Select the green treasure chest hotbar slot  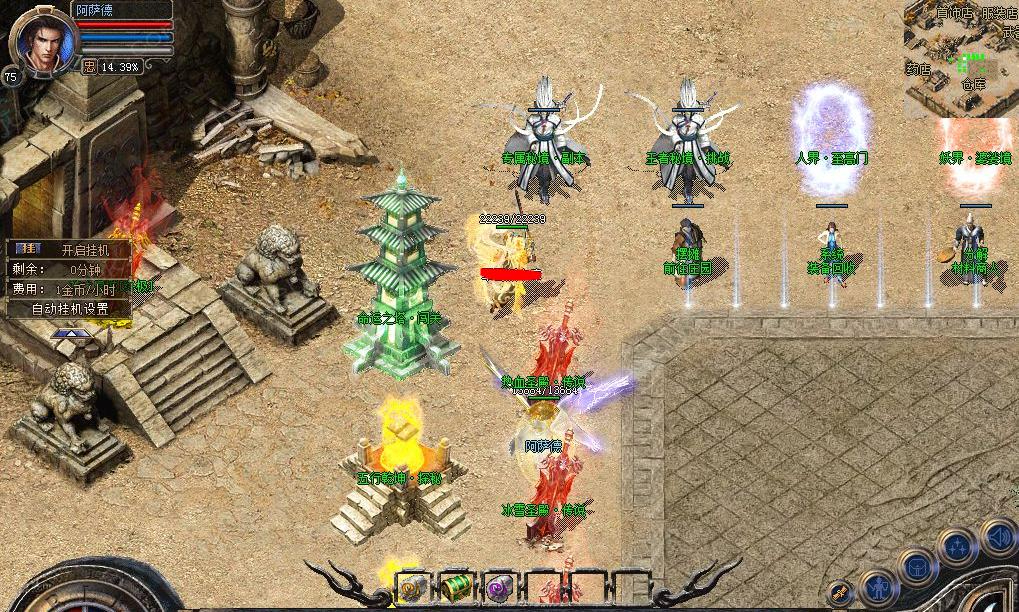point(455,588)
